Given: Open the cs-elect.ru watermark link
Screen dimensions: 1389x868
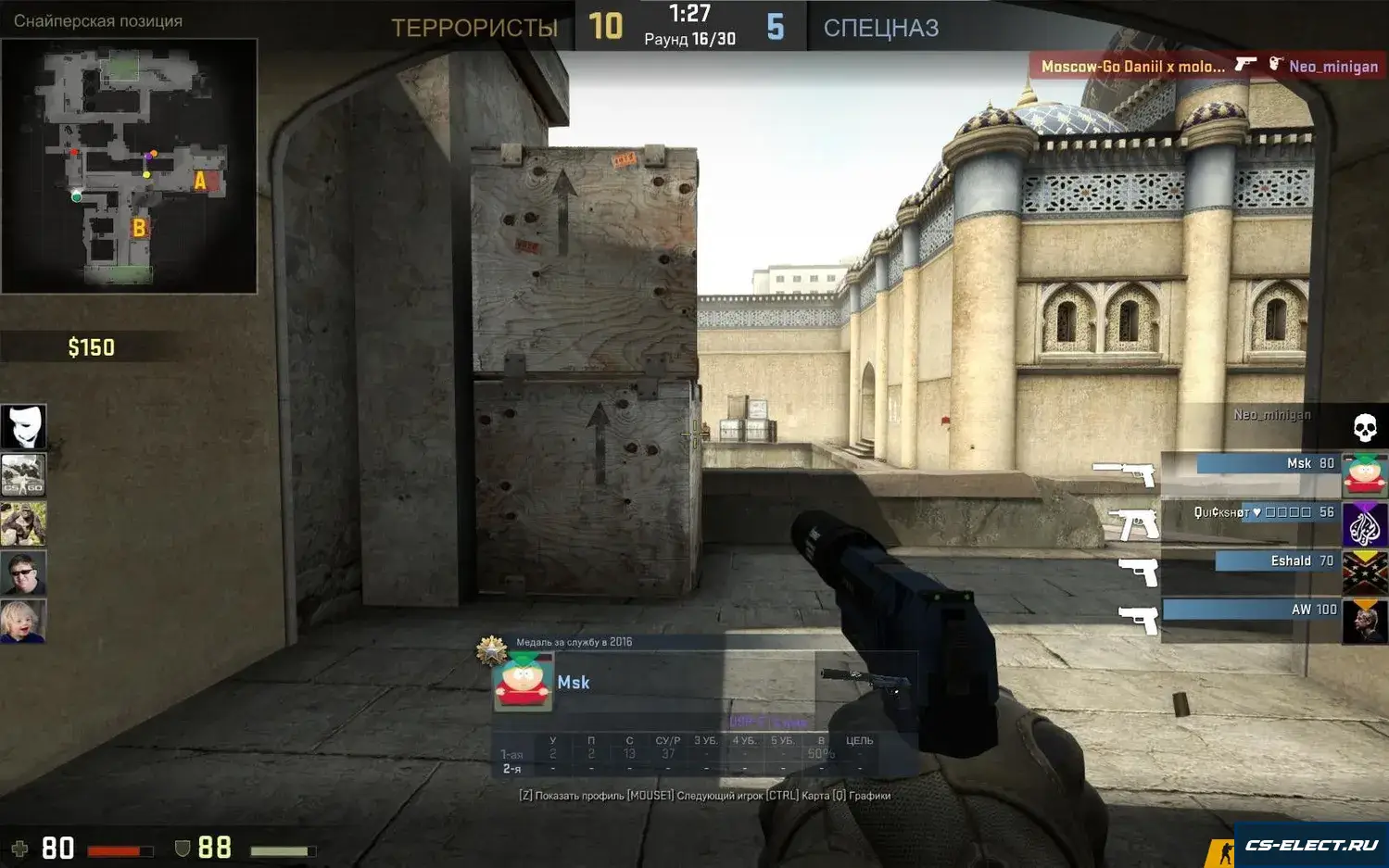Looking at the screenshot, I should tap(1310, 845).
